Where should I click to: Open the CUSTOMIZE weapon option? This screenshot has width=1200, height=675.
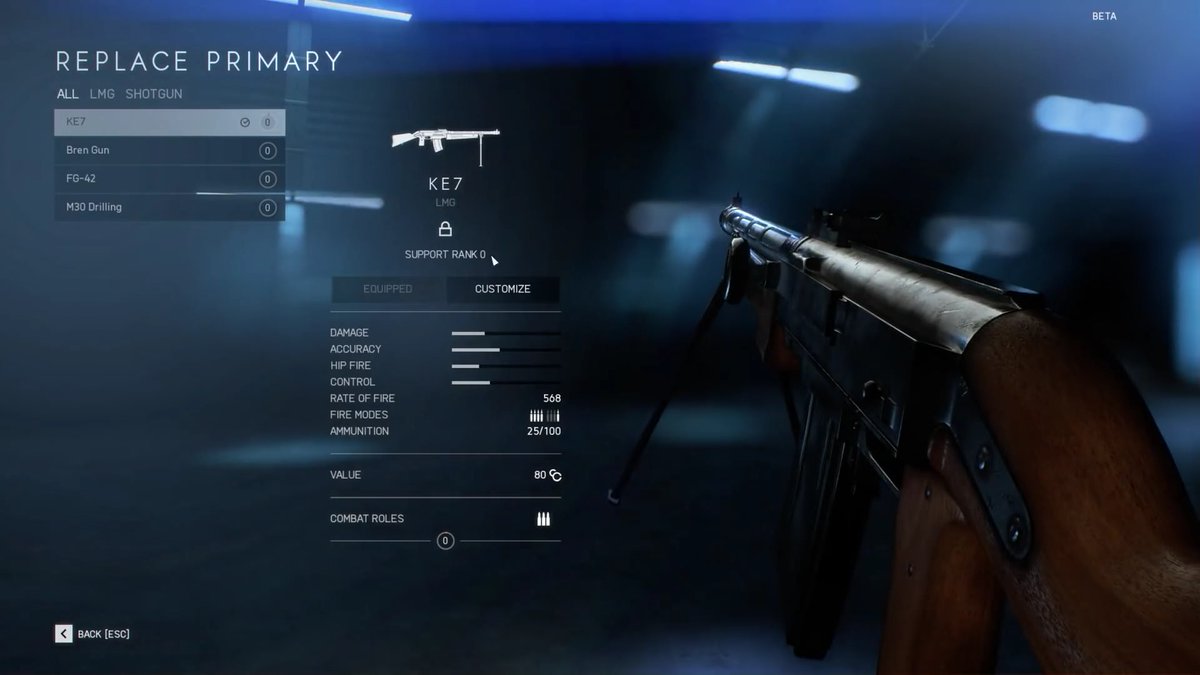point(503,289)
